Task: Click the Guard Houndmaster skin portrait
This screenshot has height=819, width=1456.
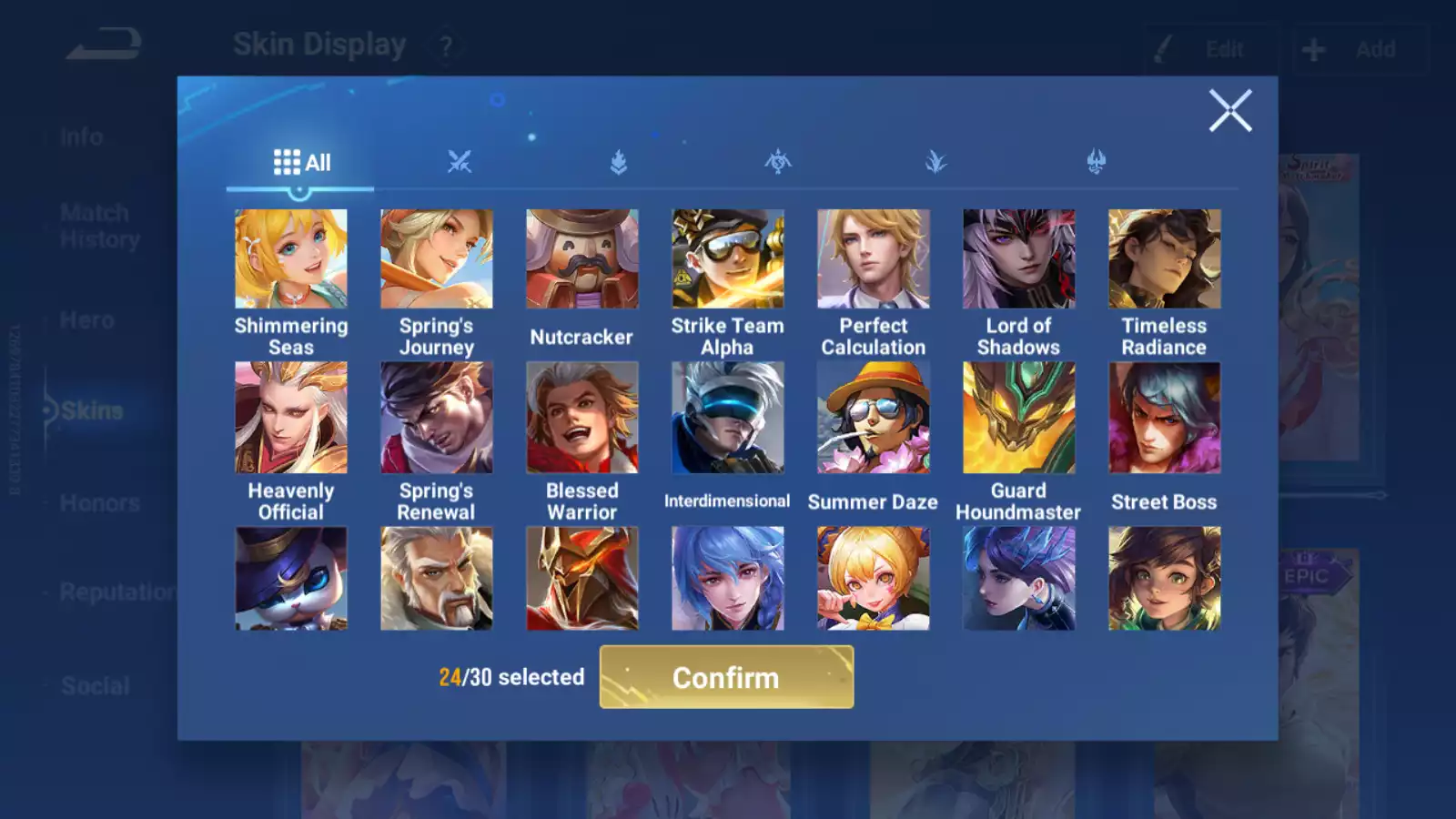Action: (x=1018, y=416)
